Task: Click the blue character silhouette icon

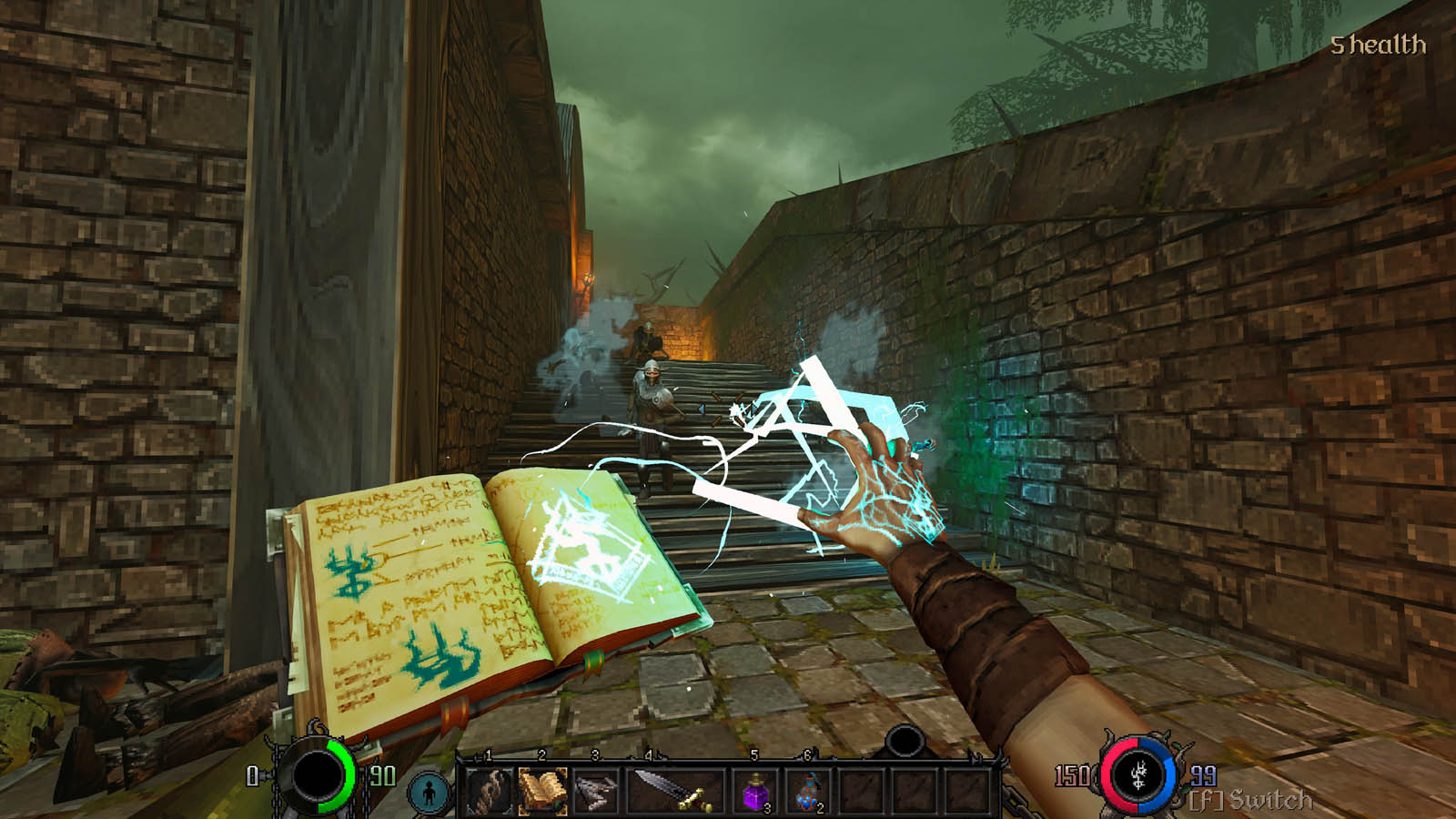Action: pos(429,793)
